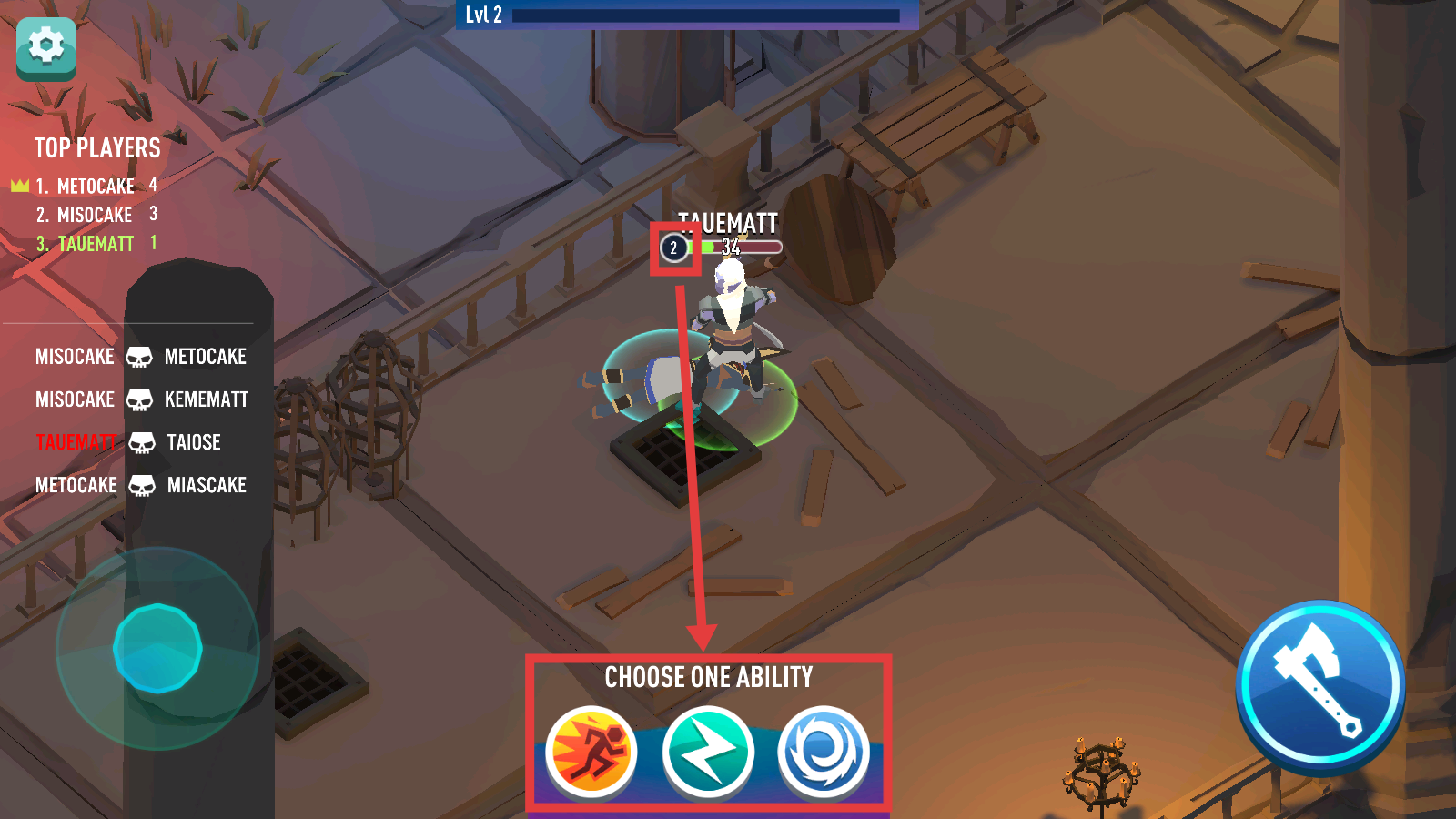Choose the sprinting runner ability
Screen dimensions: 1456x819
point(591,753)
